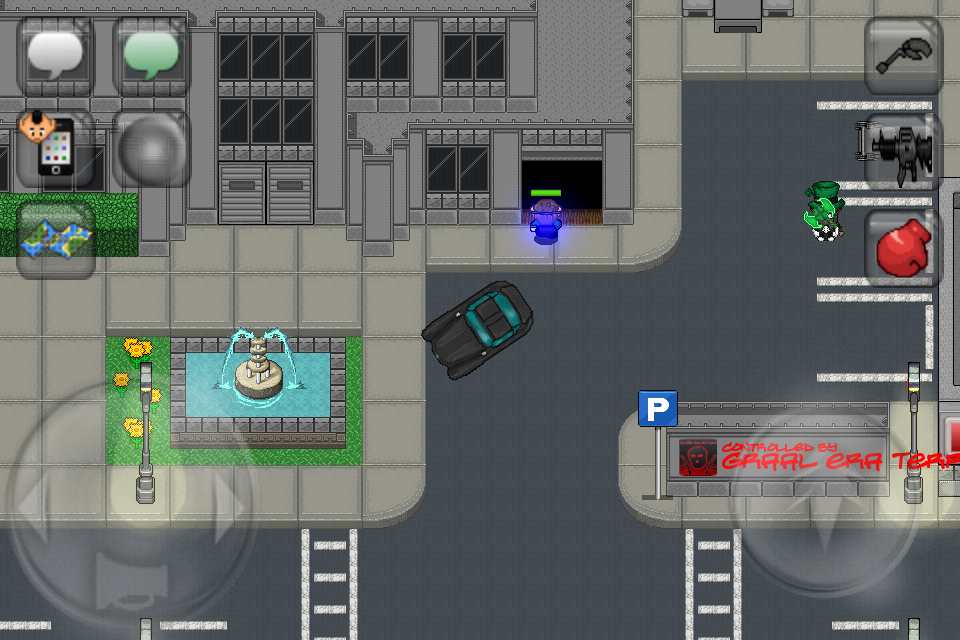960x640 pixels.
Task: Select the wrench tool slot
Action: coord(903,56)
